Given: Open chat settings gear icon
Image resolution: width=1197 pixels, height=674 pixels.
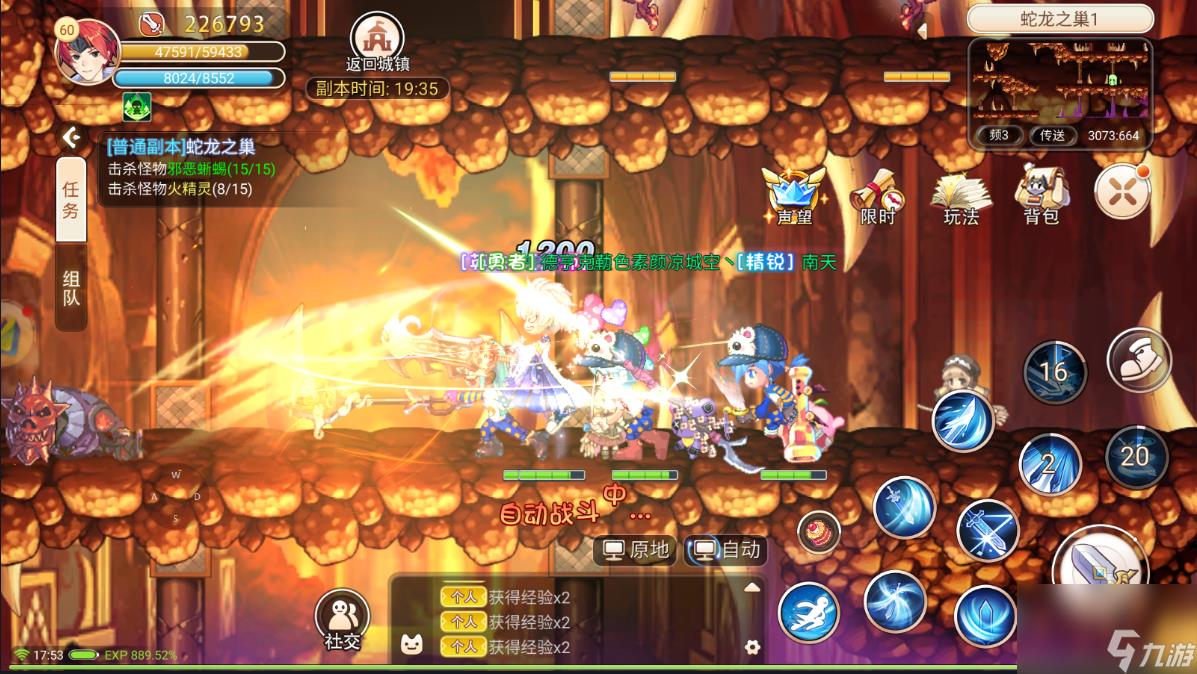Looking at the screenshot, I should tap(752, 647).
